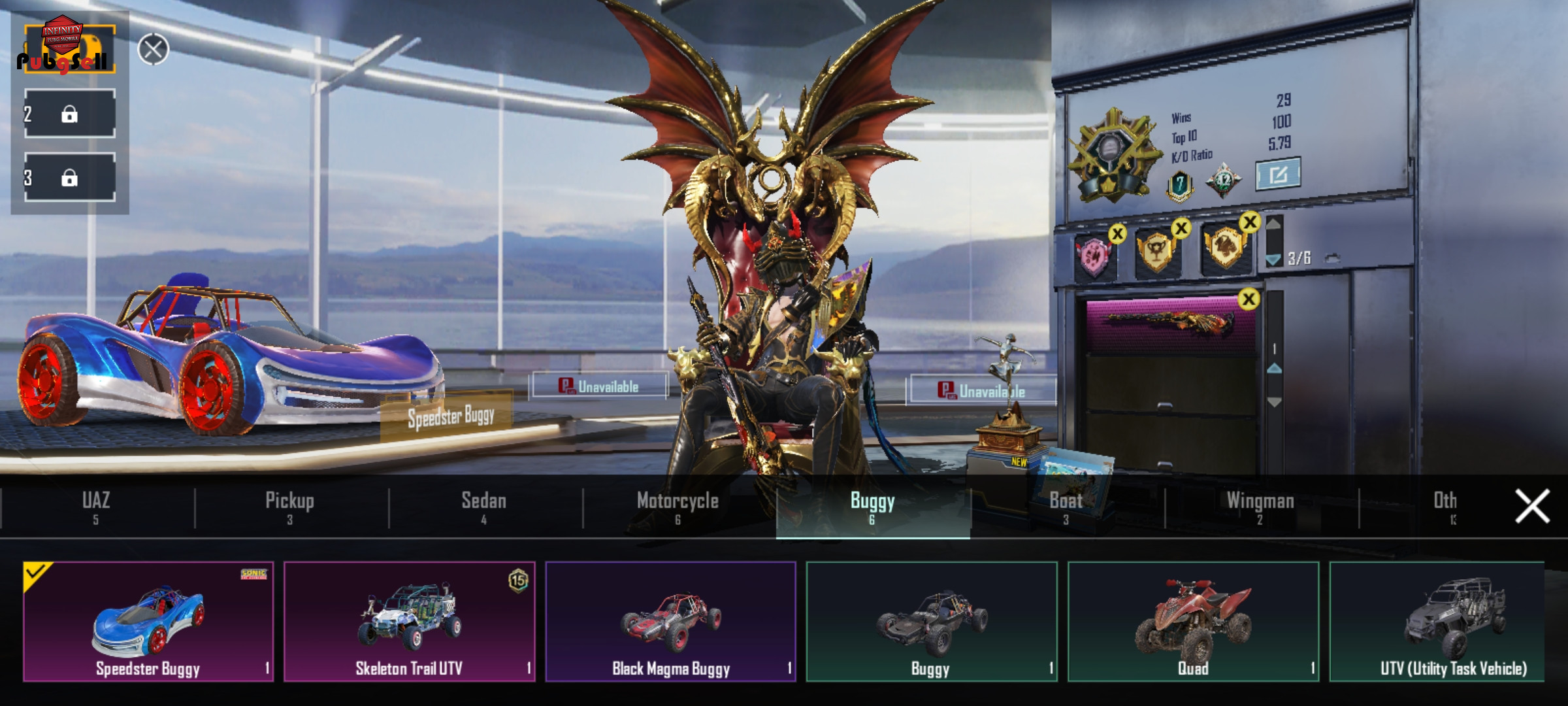Select locked showroom slot 3

pyautogui.click(x=70, y=178)
